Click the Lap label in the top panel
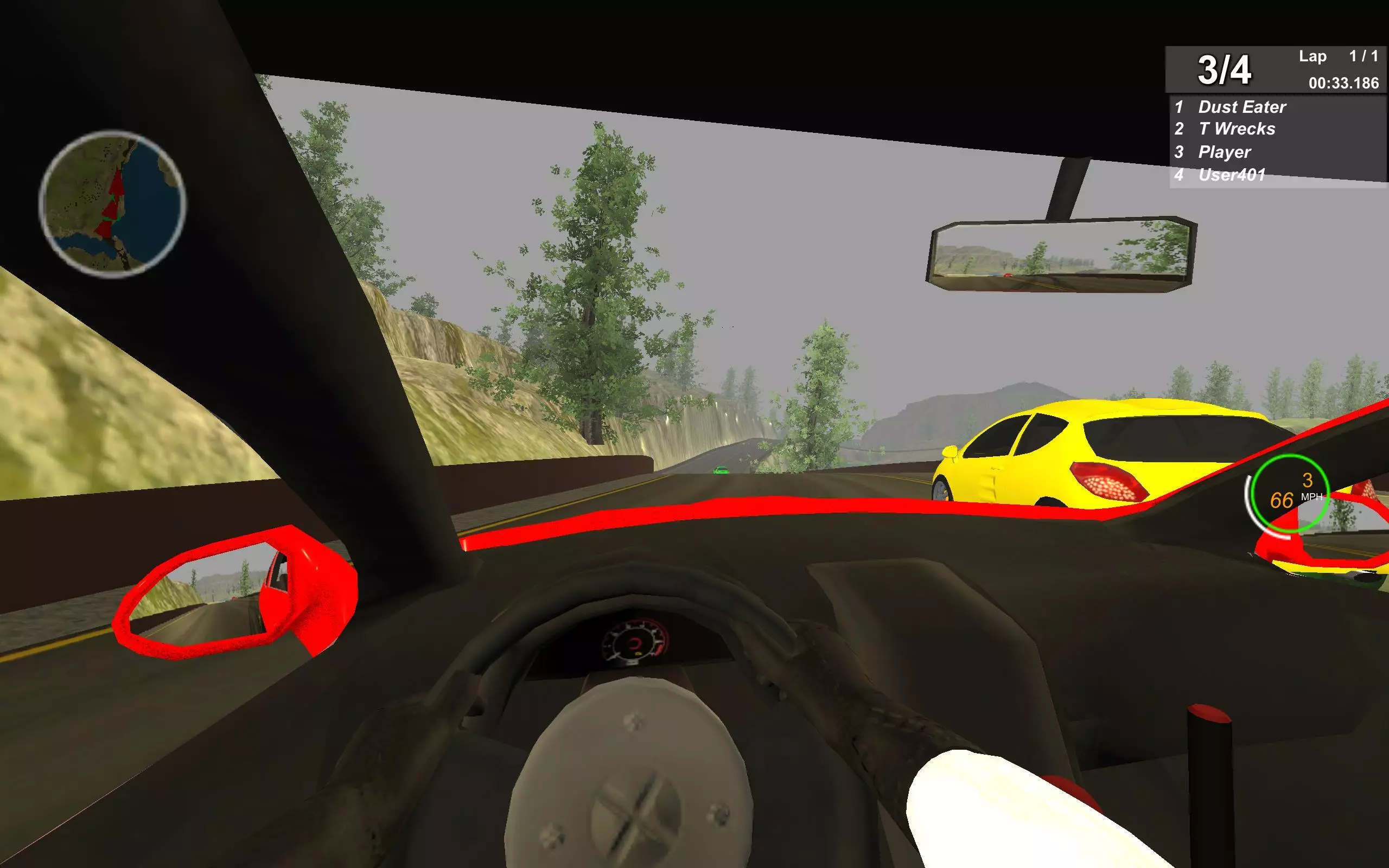Image resolution: width=1389 pixels, height=868 pixels. [1314, 57]
